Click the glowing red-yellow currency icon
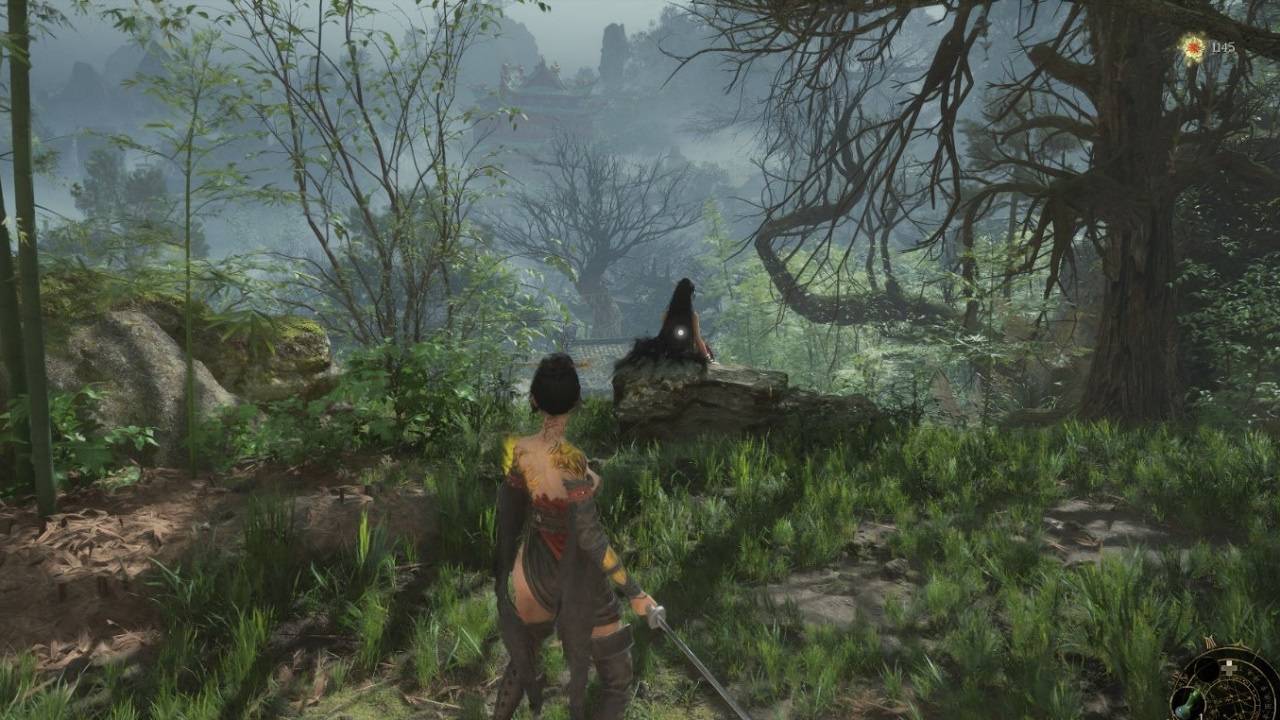This screenshot has height=720, width=1280. pyautogui.click(x=1193, y=47)
